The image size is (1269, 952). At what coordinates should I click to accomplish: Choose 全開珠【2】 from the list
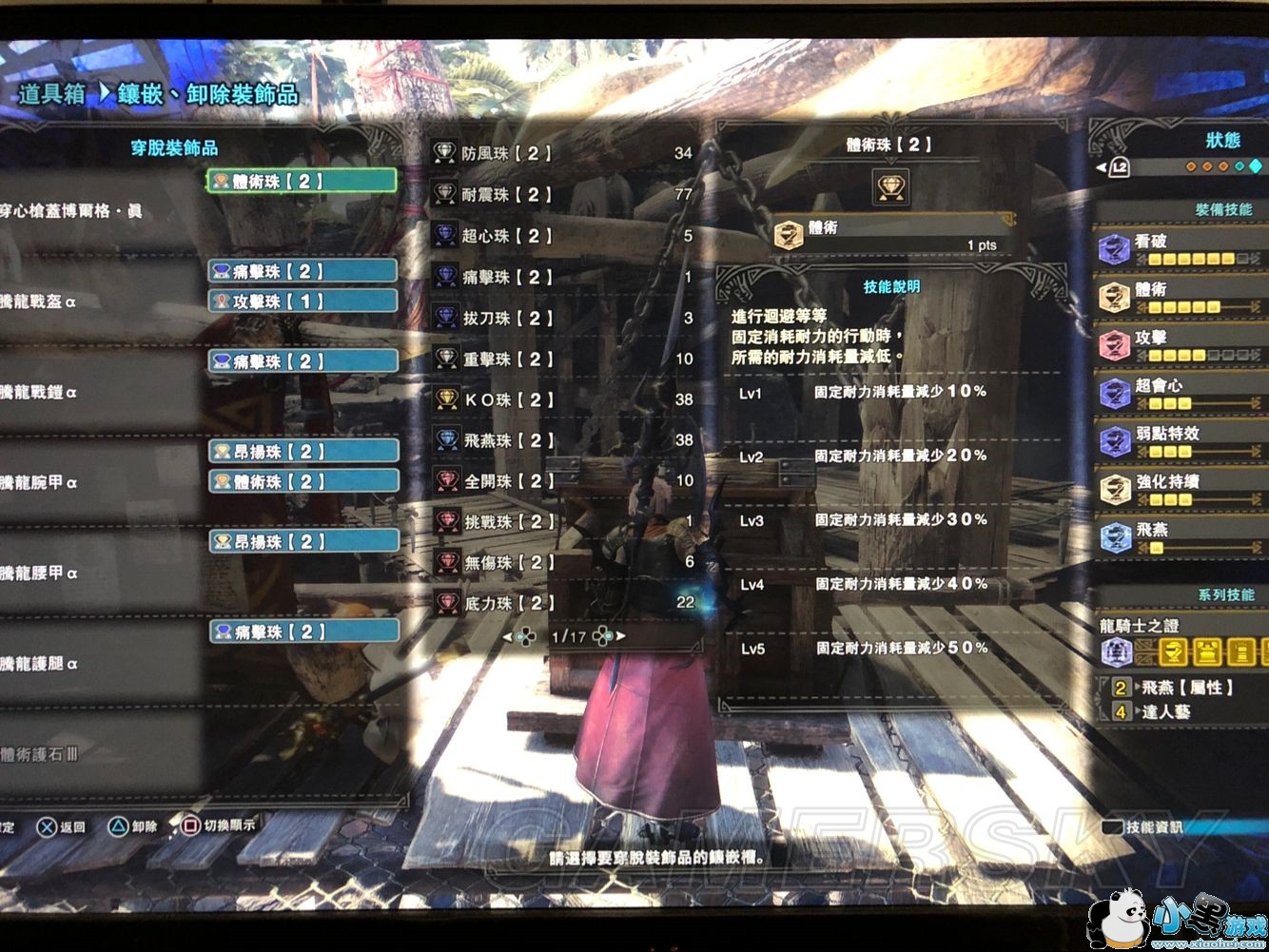(x=506, y=481)
